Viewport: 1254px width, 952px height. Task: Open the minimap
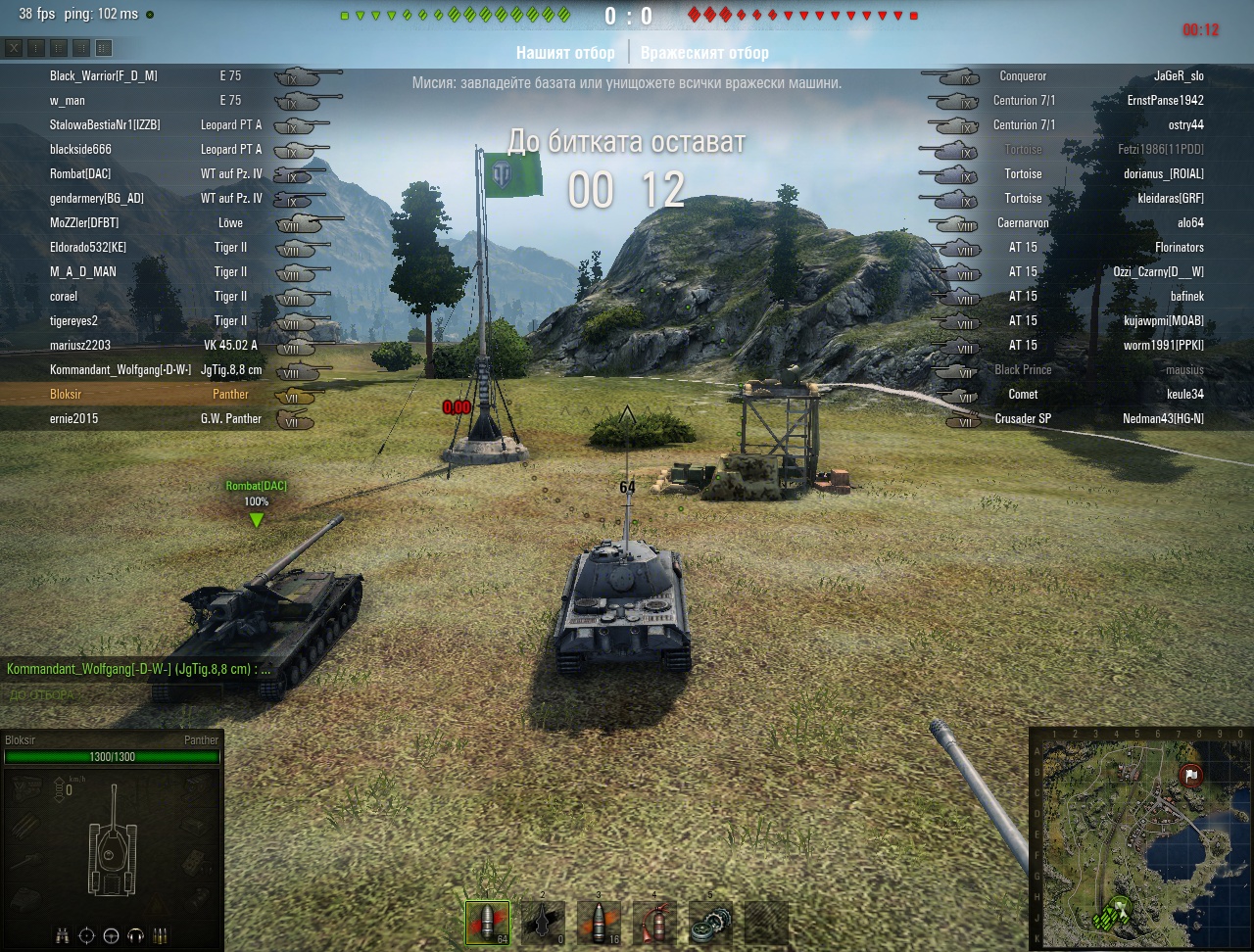tap(1139, 837)
